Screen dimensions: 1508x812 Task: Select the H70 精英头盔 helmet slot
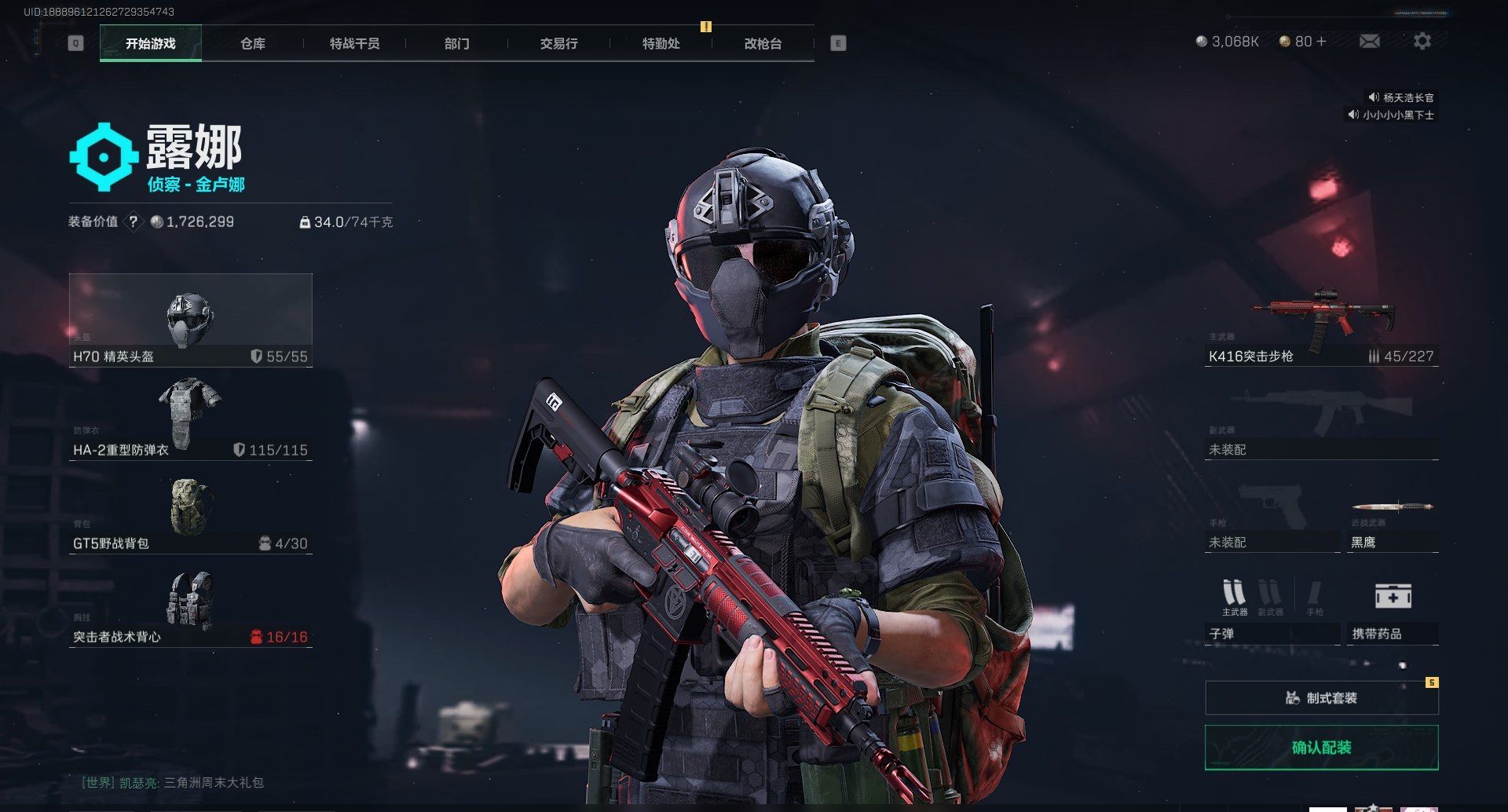click(190, 320)
